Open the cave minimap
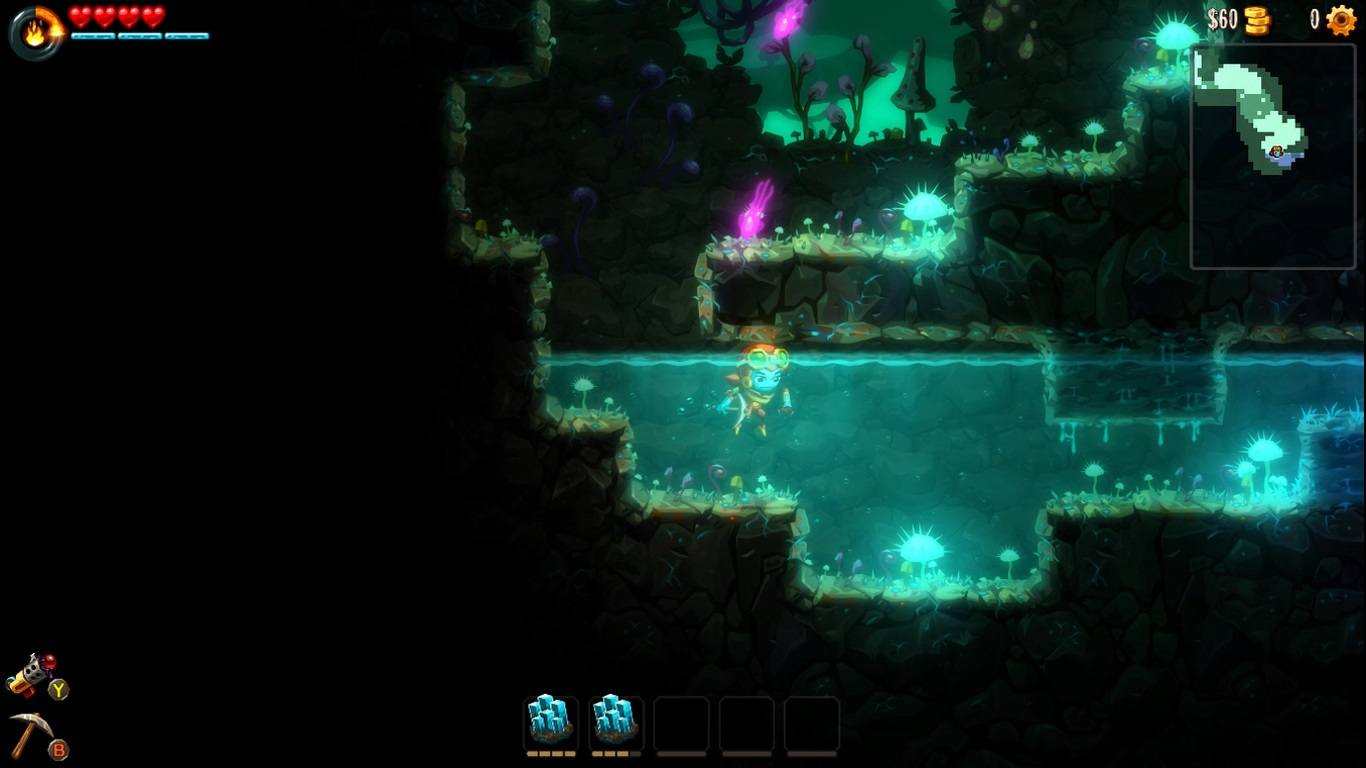The image size is (1366, 768). coord(1272,155)
